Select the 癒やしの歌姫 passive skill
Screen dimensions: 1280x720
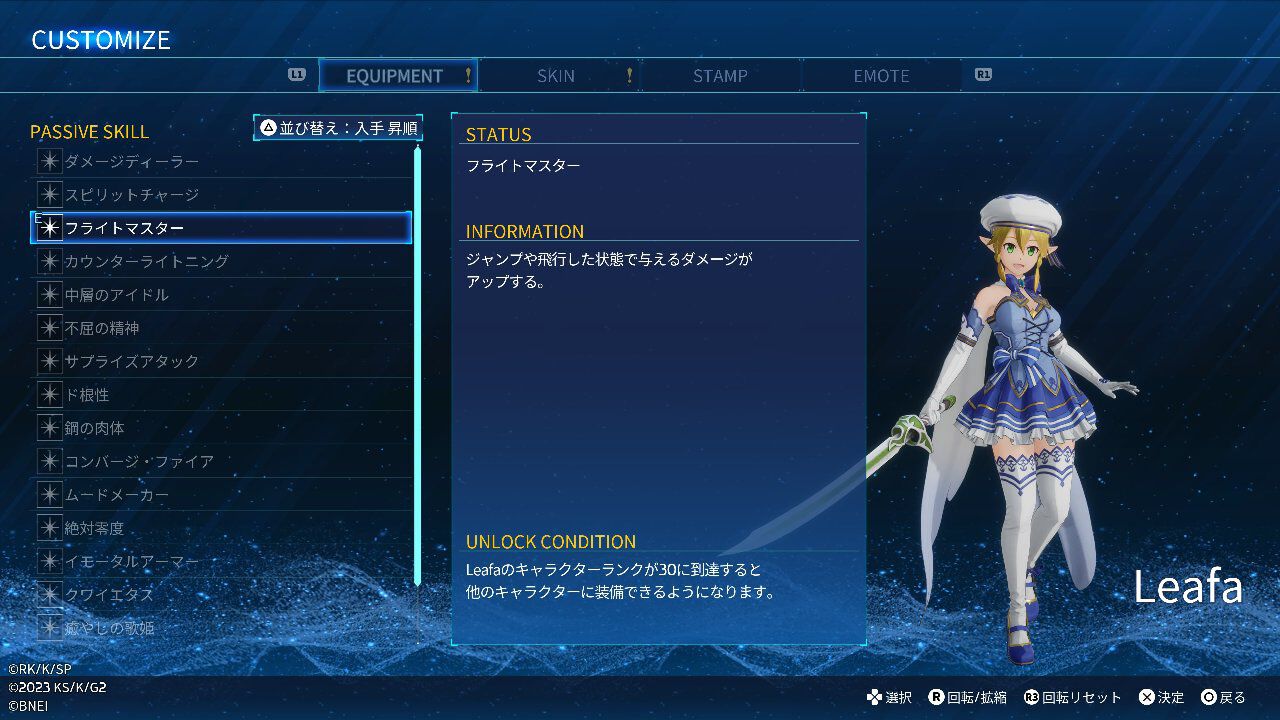pos(221,628)
